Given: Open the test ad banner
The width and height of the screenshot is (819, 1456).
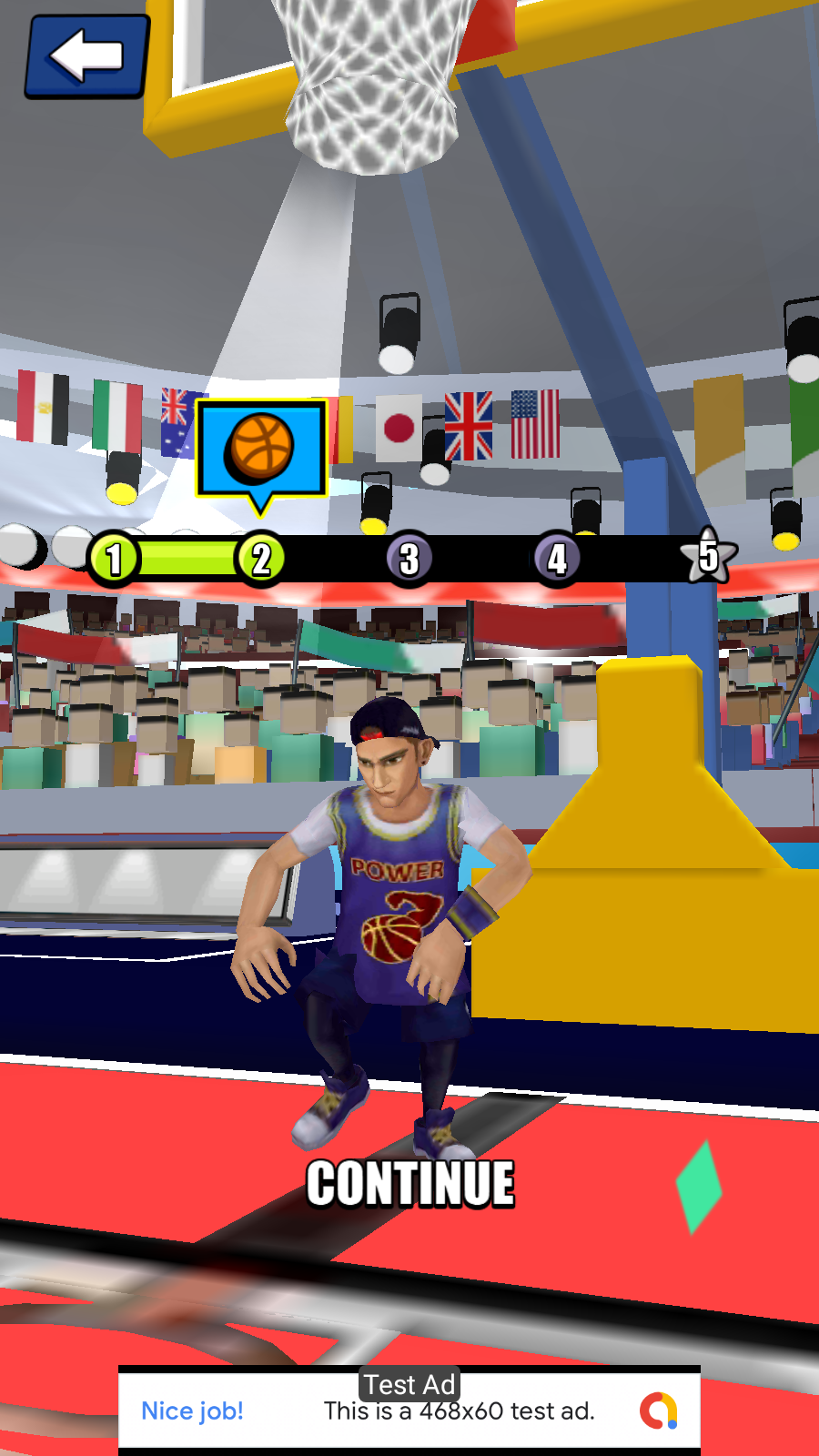Looking at the screenshot, I should tap(409, 1410).
